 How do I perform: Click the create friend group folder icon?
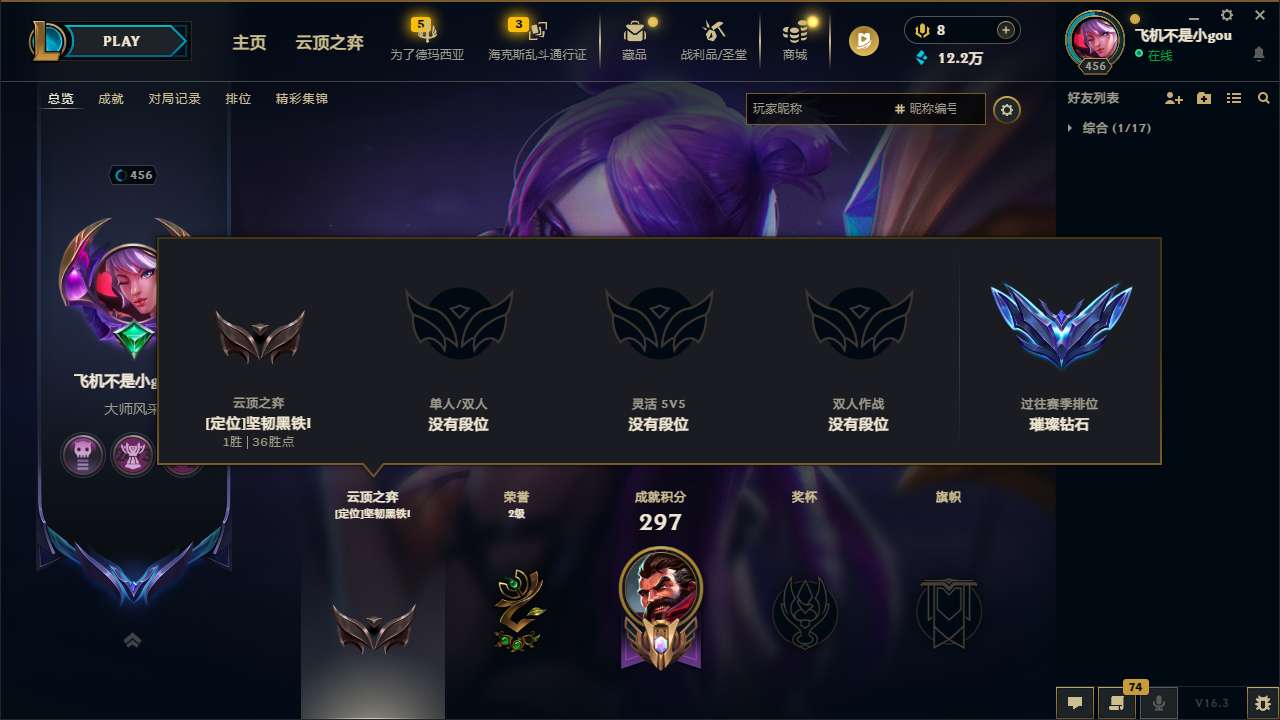(1203, 98)
